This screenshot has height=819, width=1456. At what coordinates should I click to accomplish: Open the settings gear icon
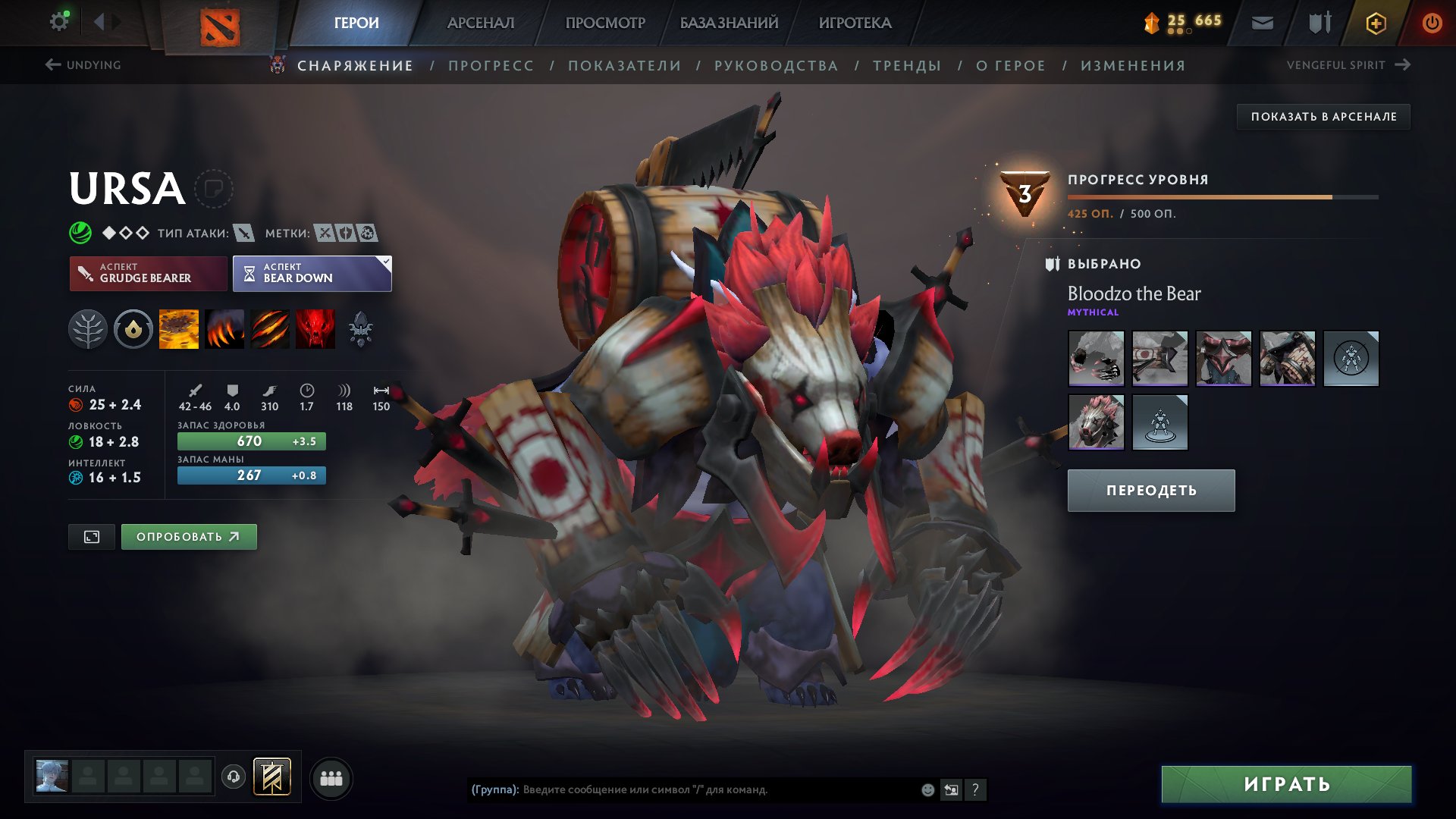pyautogui.click(x=58, y=21)
